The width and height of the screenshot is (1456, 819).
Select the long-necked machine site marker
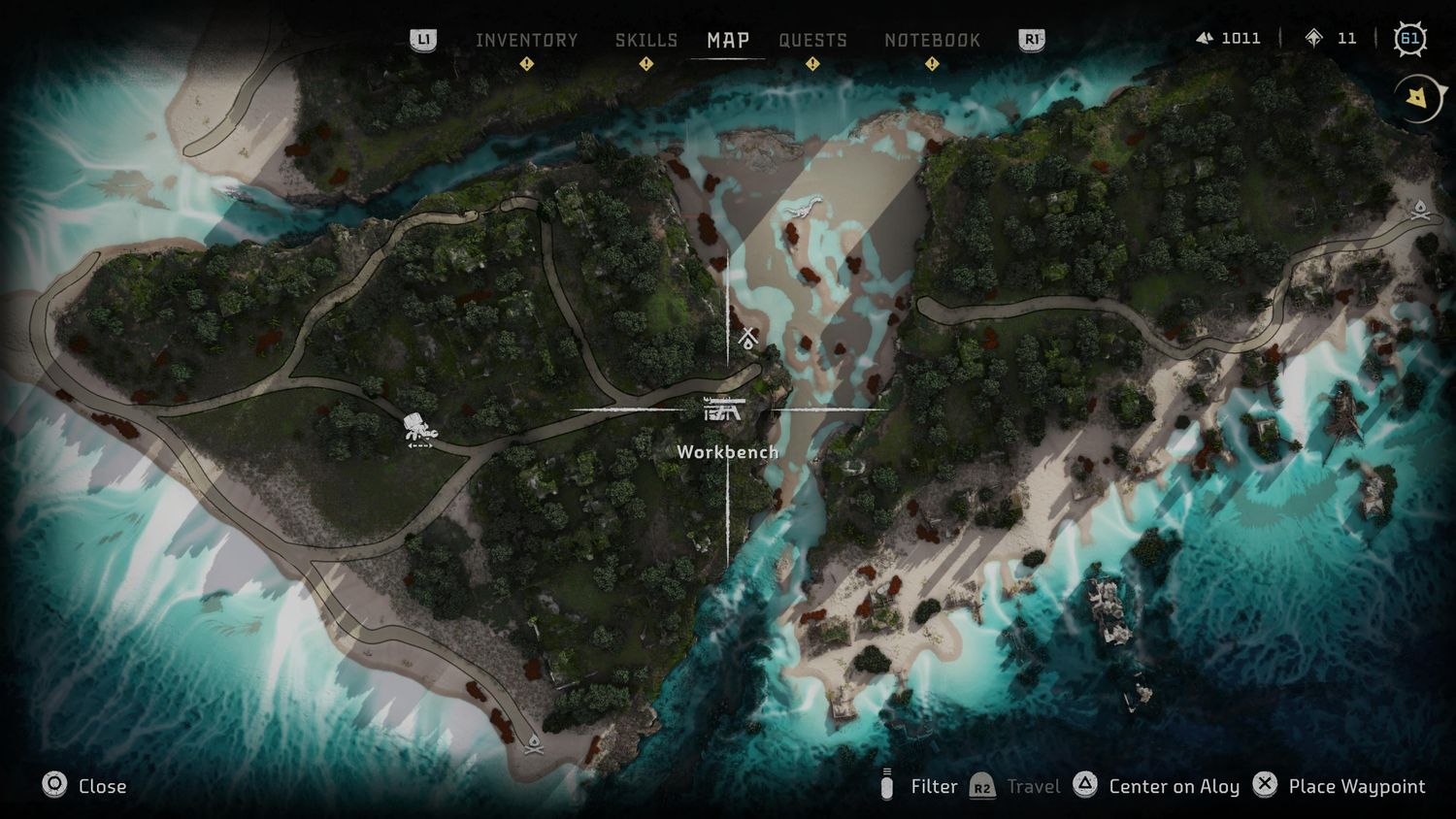click(802, 208)
